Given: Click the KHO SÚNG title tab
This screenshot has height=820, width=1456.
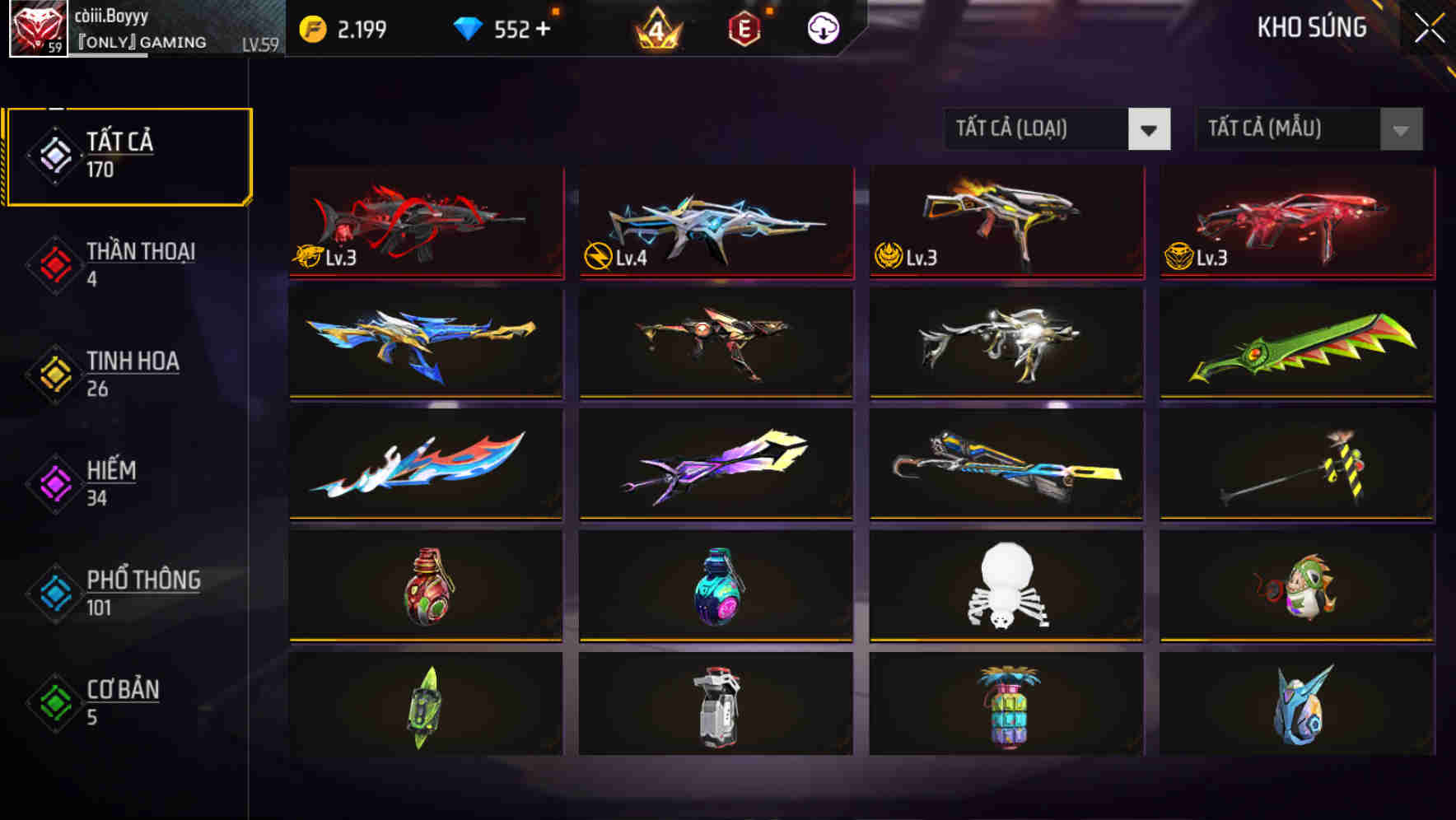Looking at the screenshot, I should click(1312, 27).
